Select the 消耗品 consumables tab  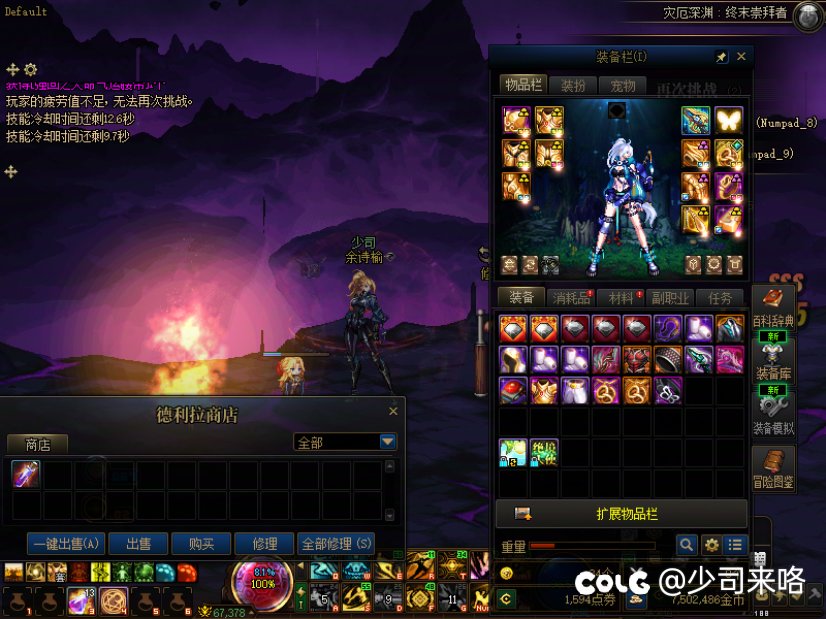pos(571,297)
